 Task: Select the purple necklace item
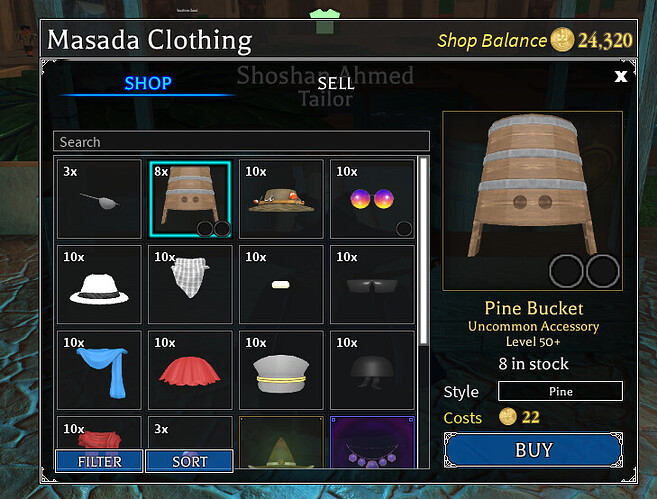372,442
